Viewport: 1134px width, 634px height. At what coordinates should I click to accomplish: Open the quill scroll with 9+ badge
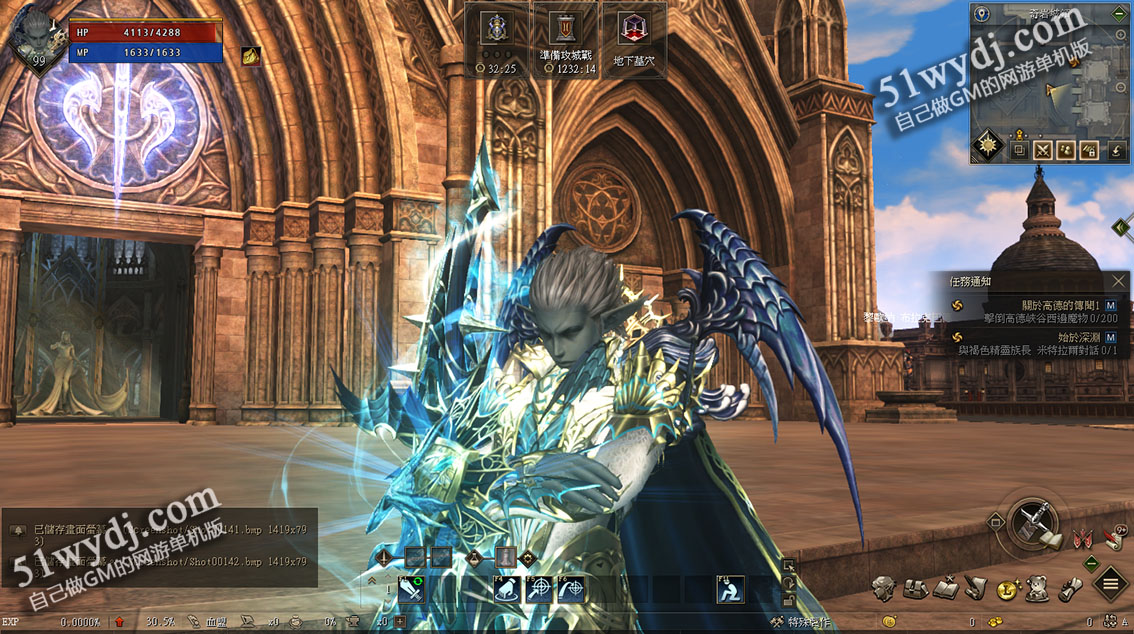click(x=1115, y=538)
